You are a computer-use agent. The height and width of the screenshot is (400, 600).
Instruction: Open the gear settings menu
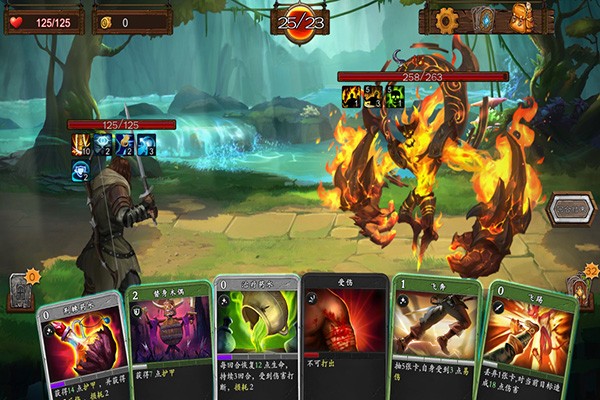click(x=447, y=18)
